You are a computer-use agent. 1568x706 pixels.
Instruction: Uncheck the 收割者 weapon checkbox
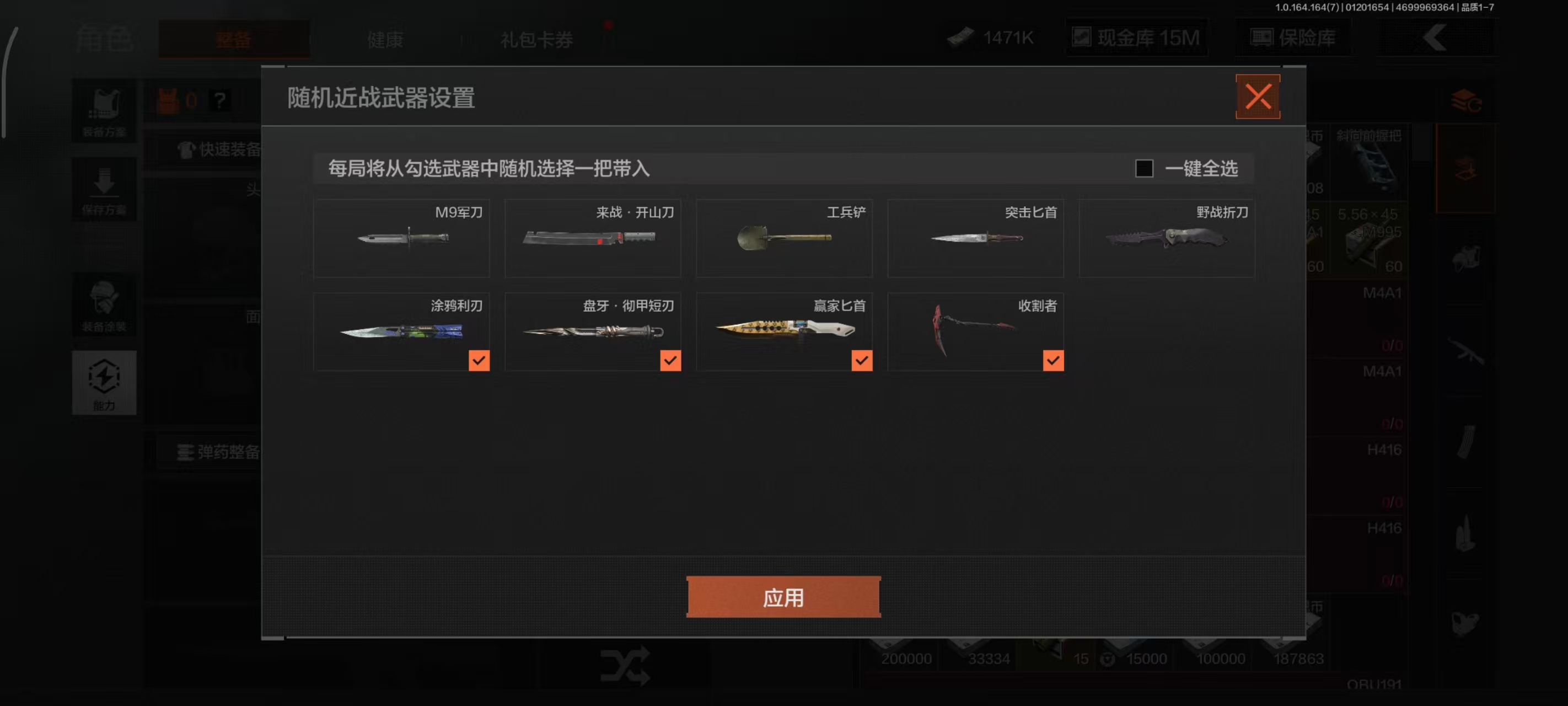[1053, 361]
